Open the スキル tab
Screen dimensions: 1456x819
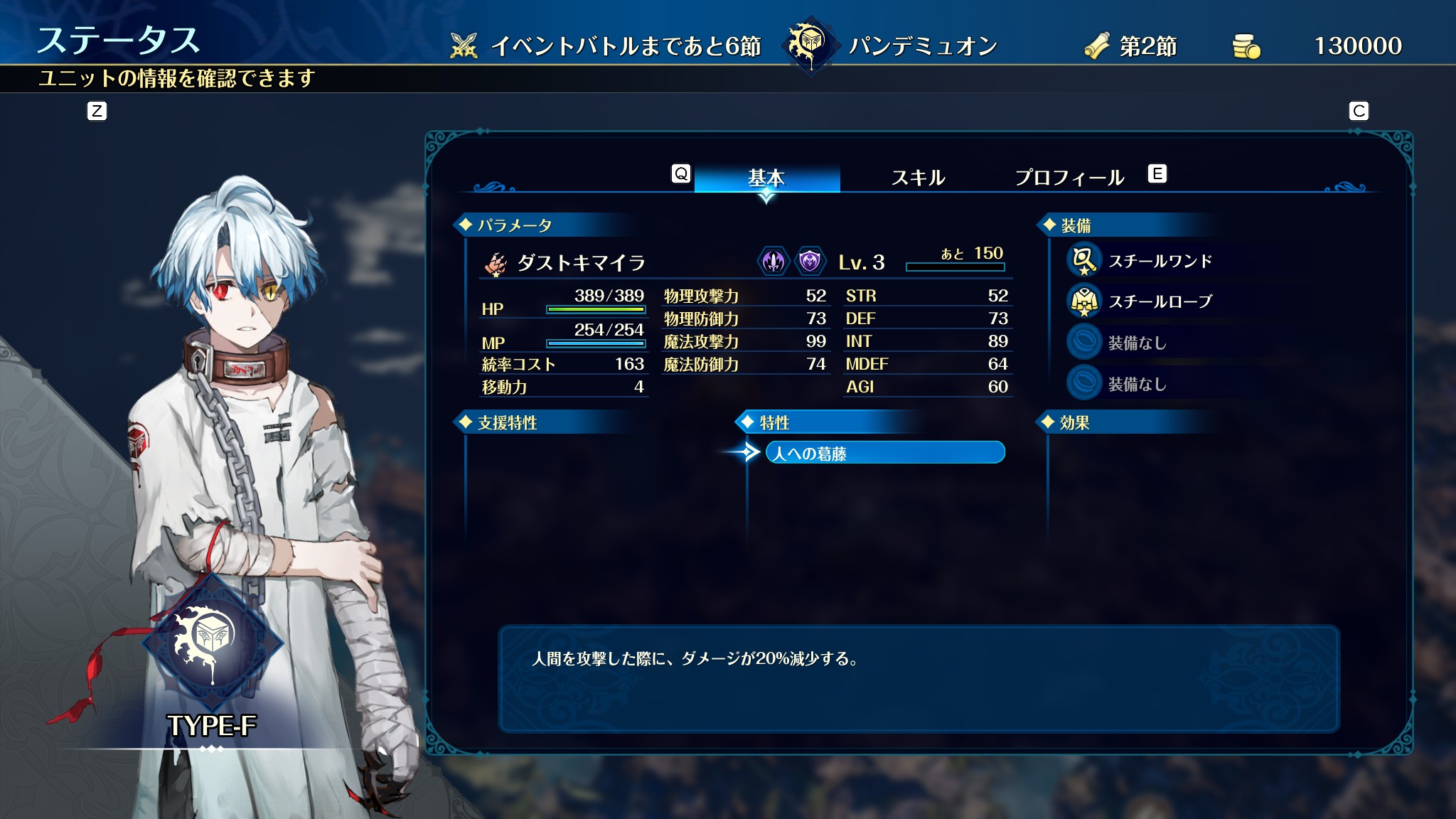[918, 177]
